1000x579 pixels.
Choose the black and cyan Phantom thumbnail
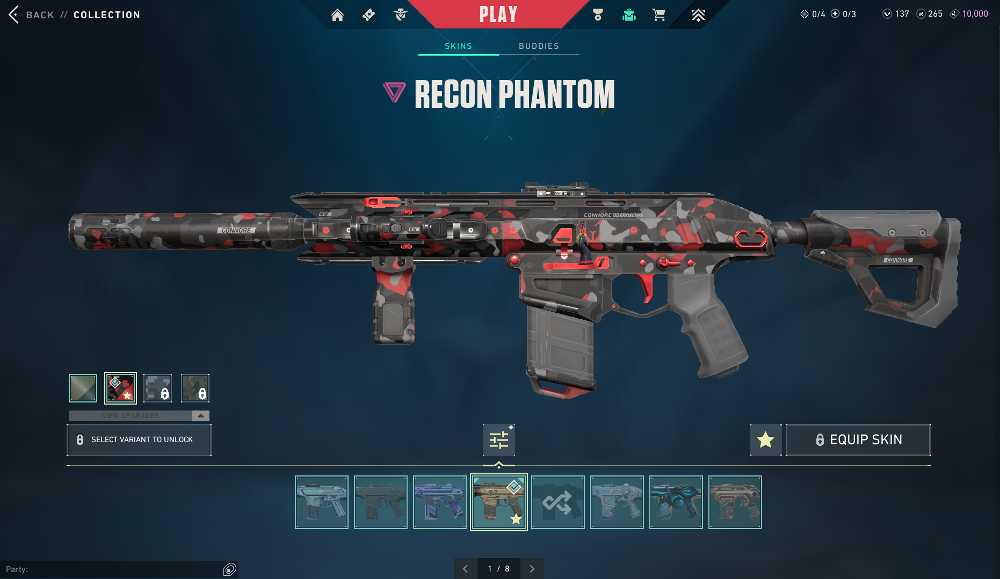(676, 502)
